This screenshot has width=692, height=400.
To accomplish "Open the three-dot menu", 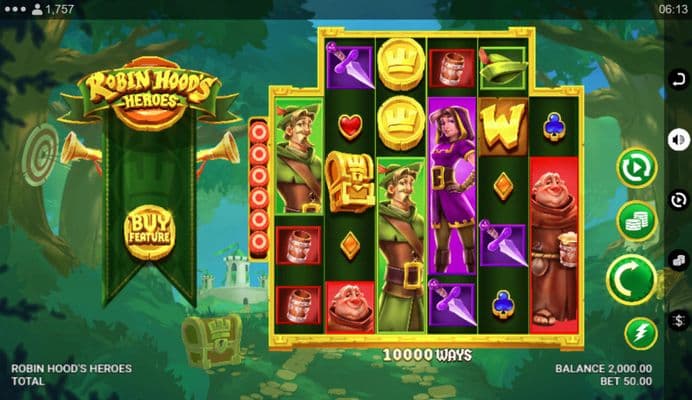I will (x=13, y=9).
